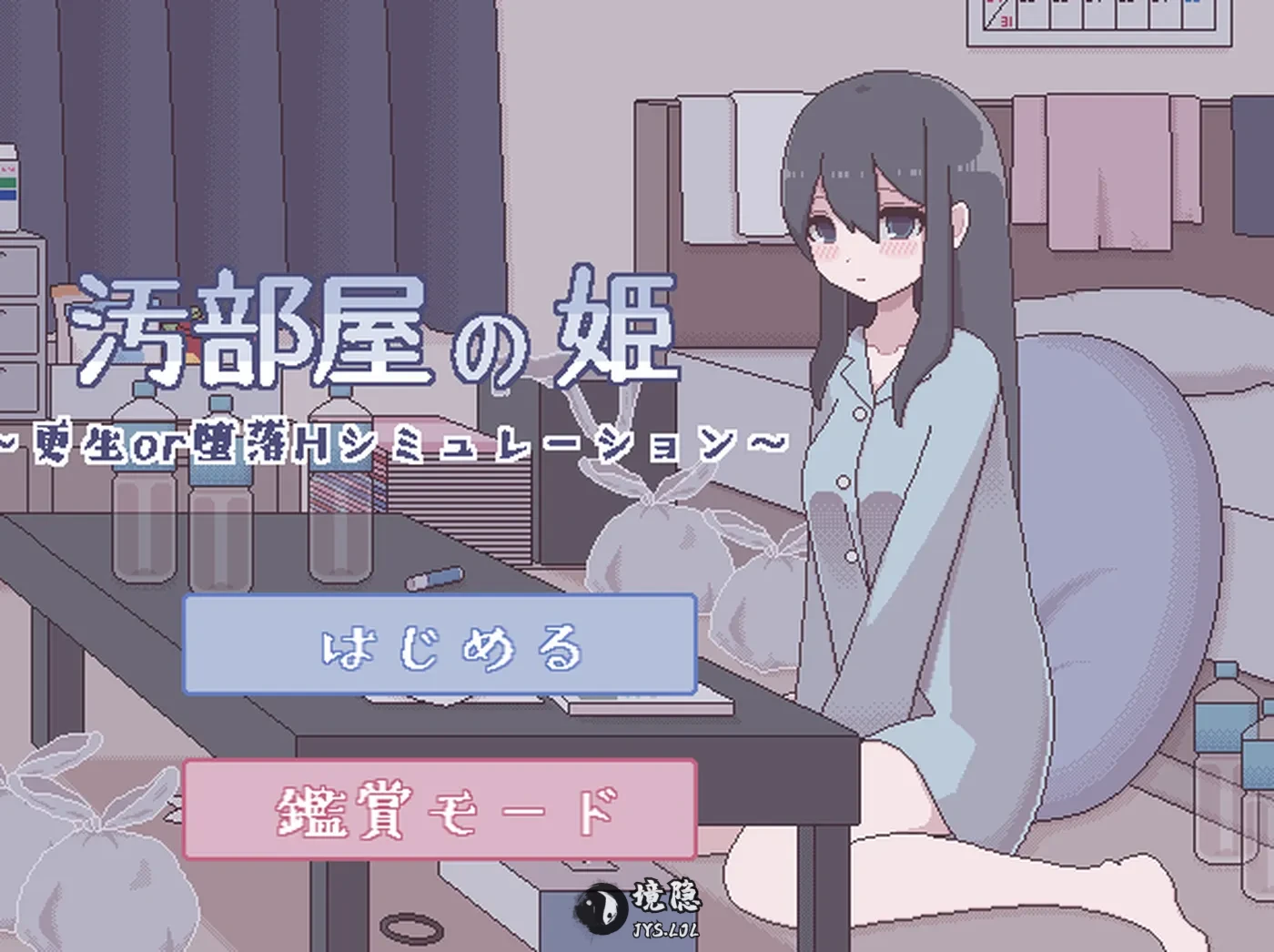Screen dimensions: 1274x952
Task: Start the game with はじめる button
Action: [x=440, y=645]
